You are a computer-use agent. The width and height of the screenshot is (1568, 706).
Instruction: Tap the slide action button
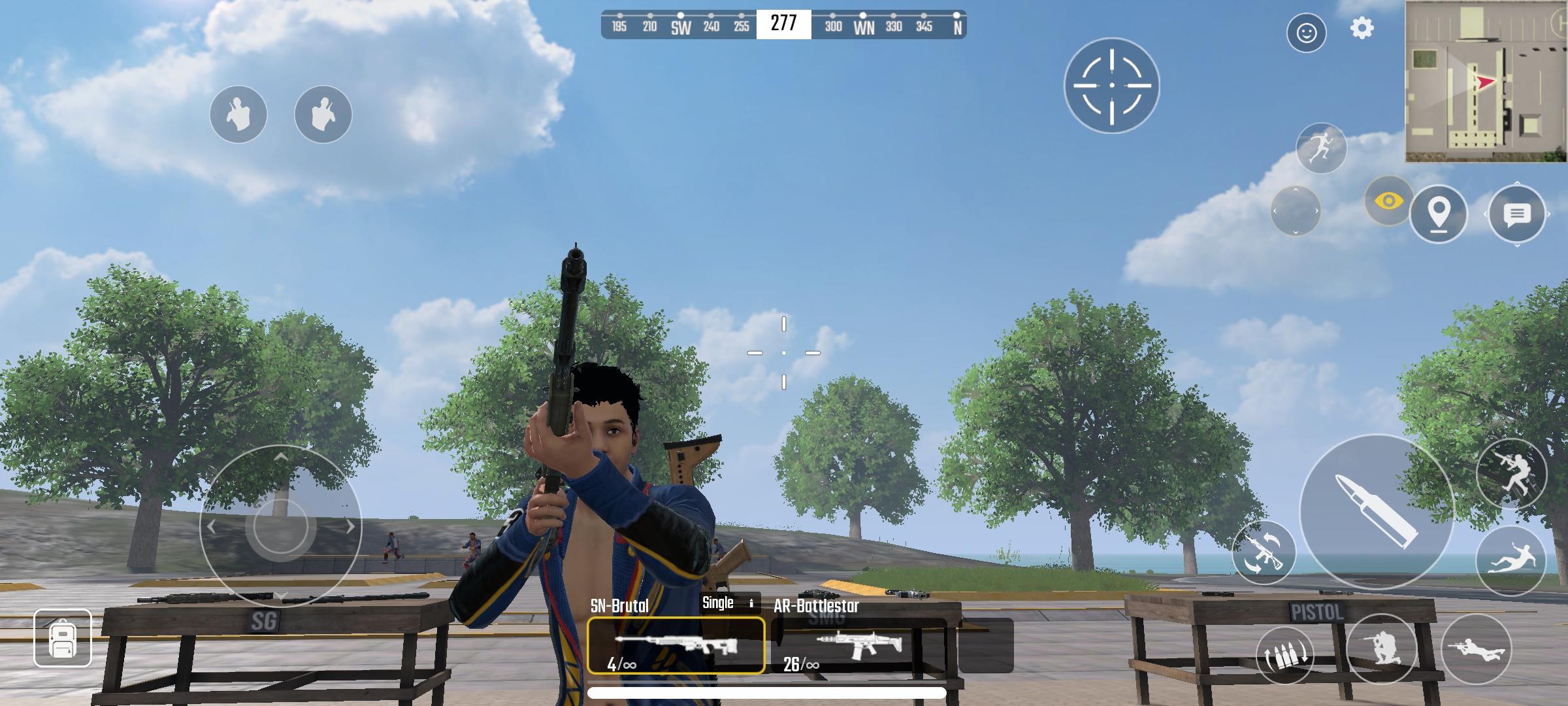pyautogui.click(x=1511, y=560)
